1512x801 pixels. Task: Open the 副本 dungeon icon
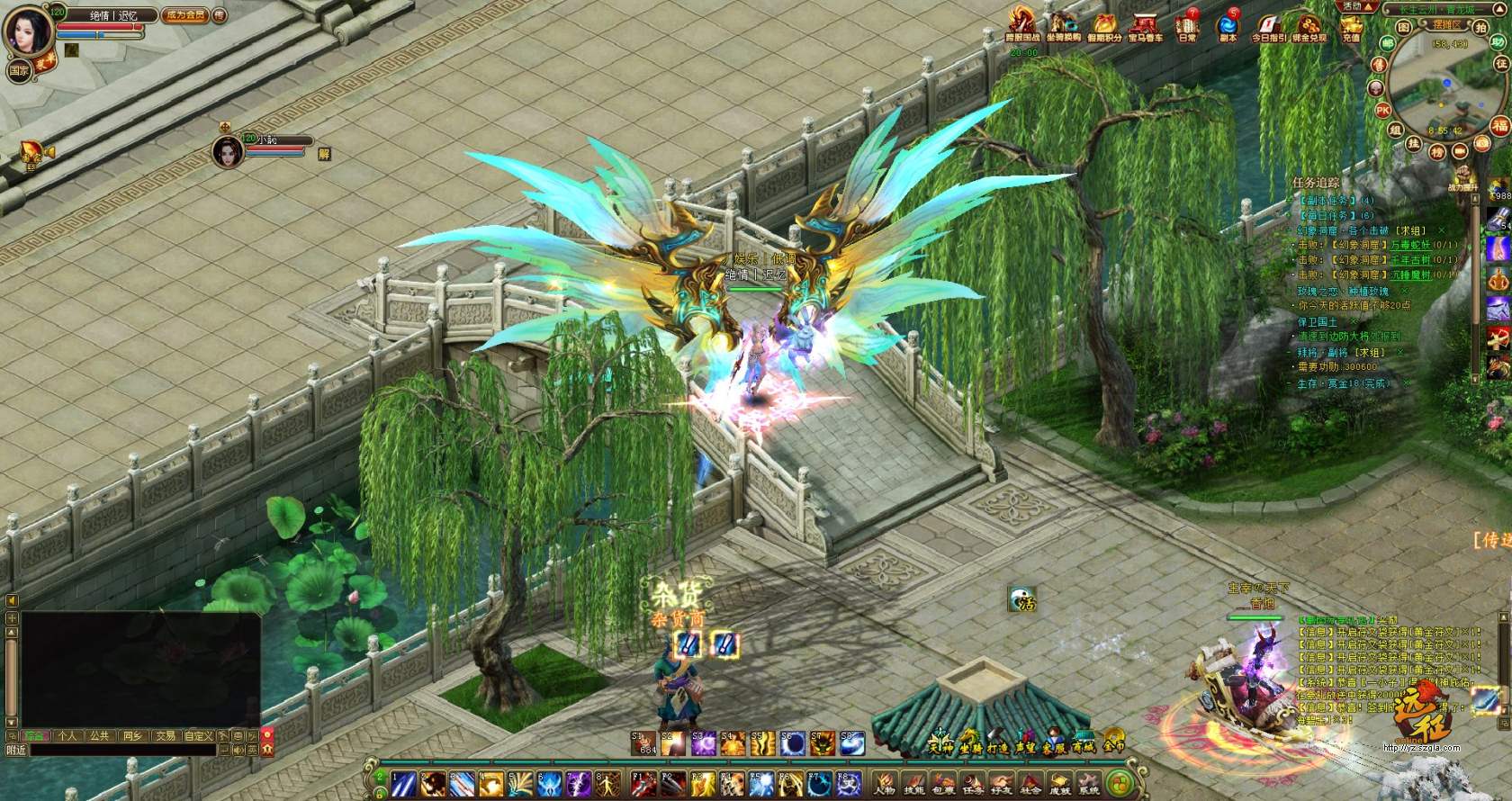(1228, 27)
